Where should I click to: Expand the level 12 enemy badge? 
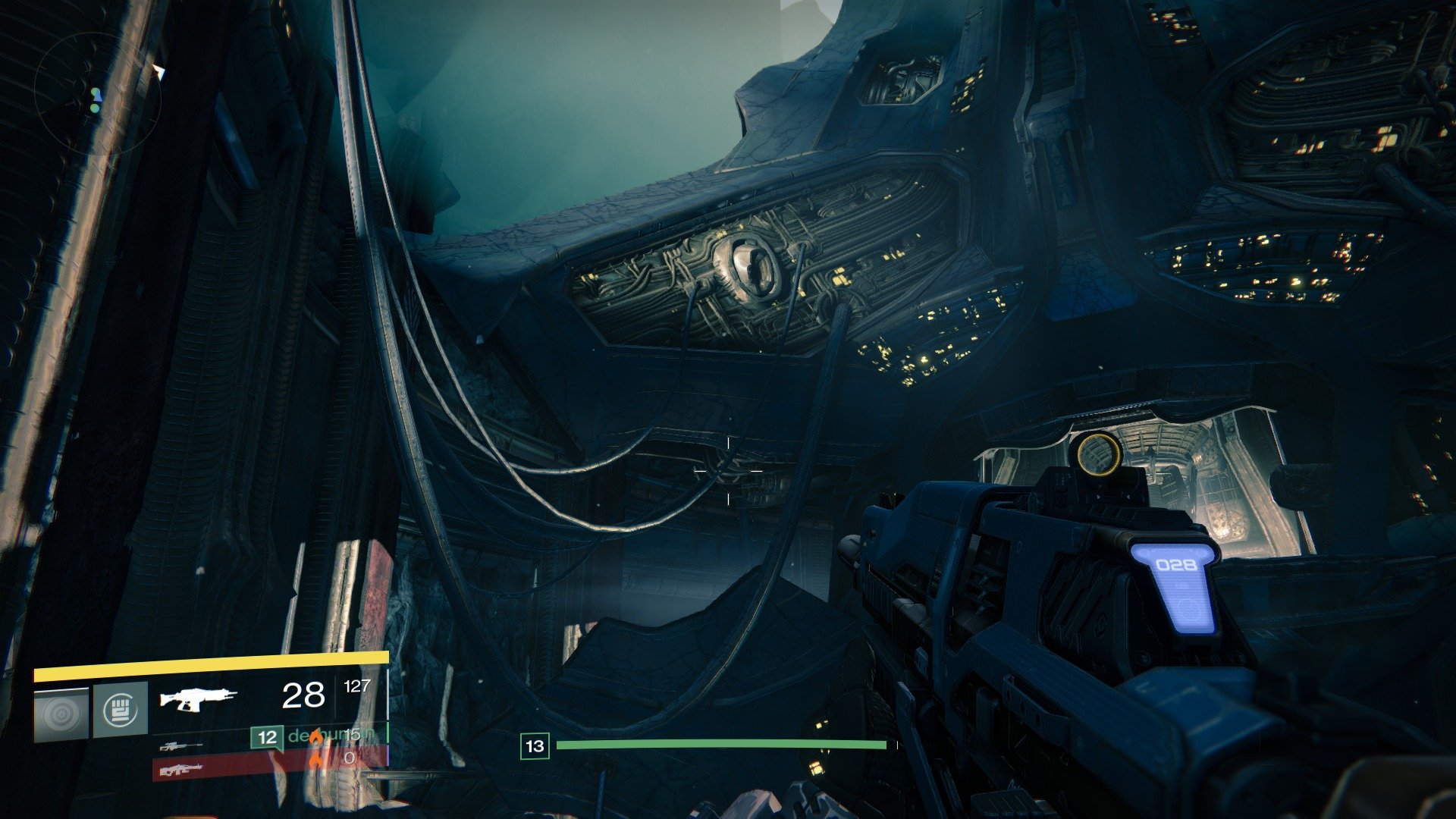(268, 736)
